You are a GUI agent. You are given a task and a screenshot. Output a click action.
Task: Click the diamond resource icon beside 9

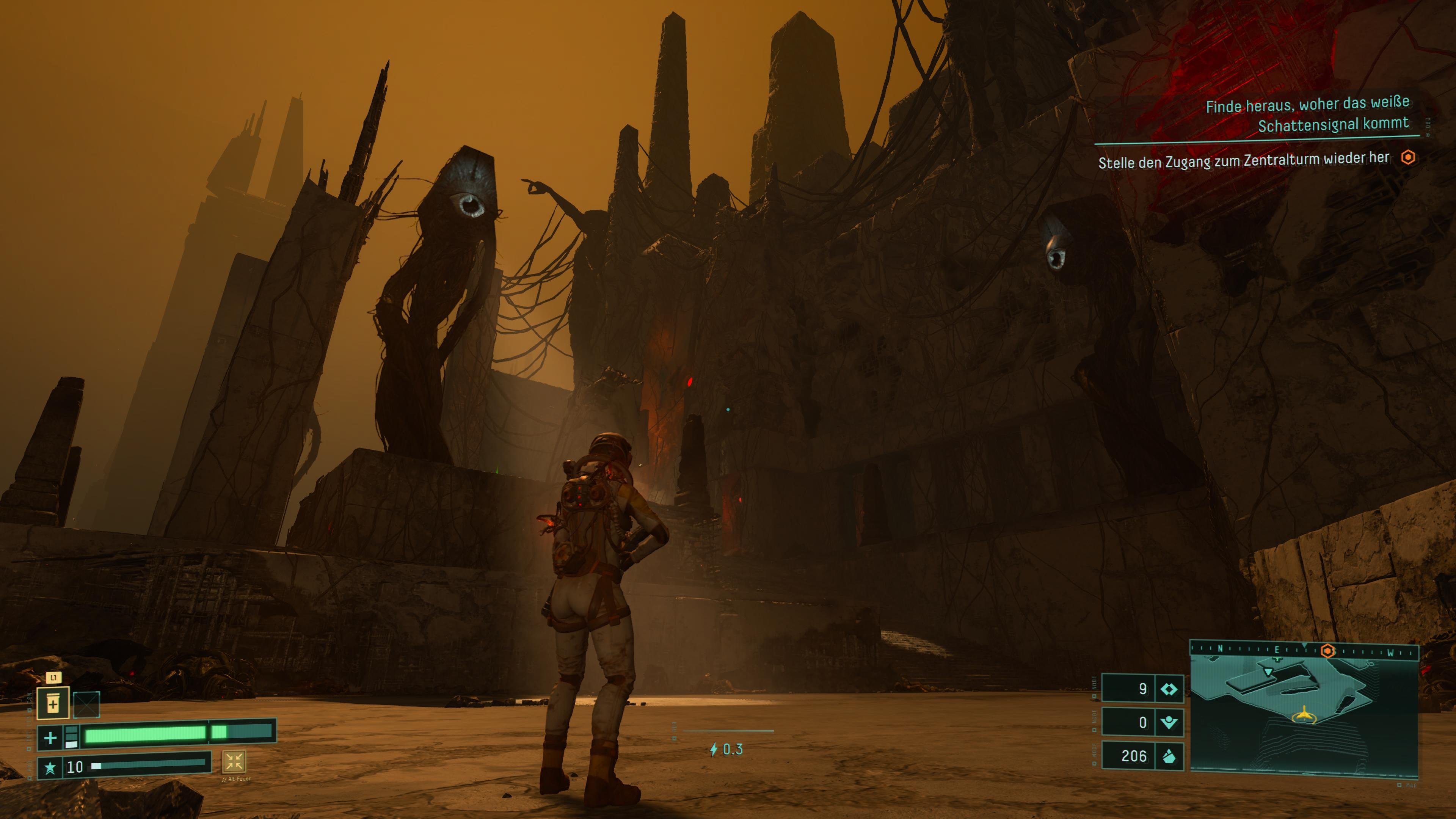(1168, 689)
